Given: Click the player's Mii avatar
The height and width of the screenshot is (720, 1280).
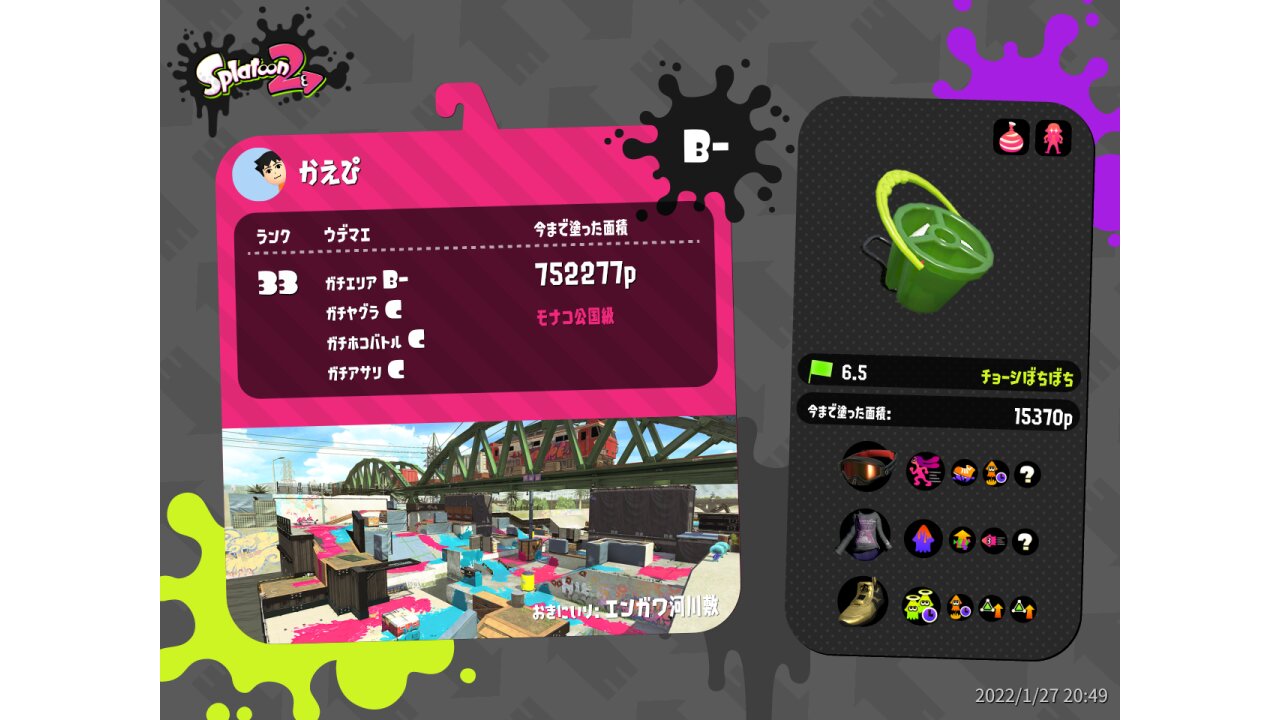Looking at the screenshot, I should click(x=258, y=174).
